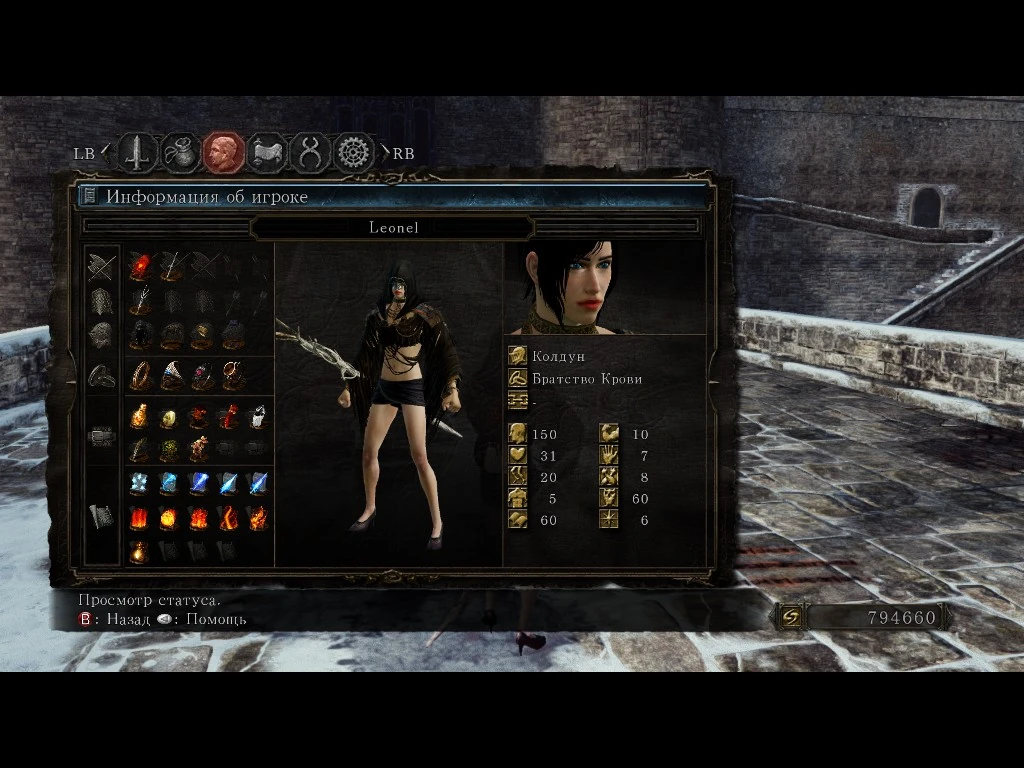Select the black hood armor slot

[140, 334]
